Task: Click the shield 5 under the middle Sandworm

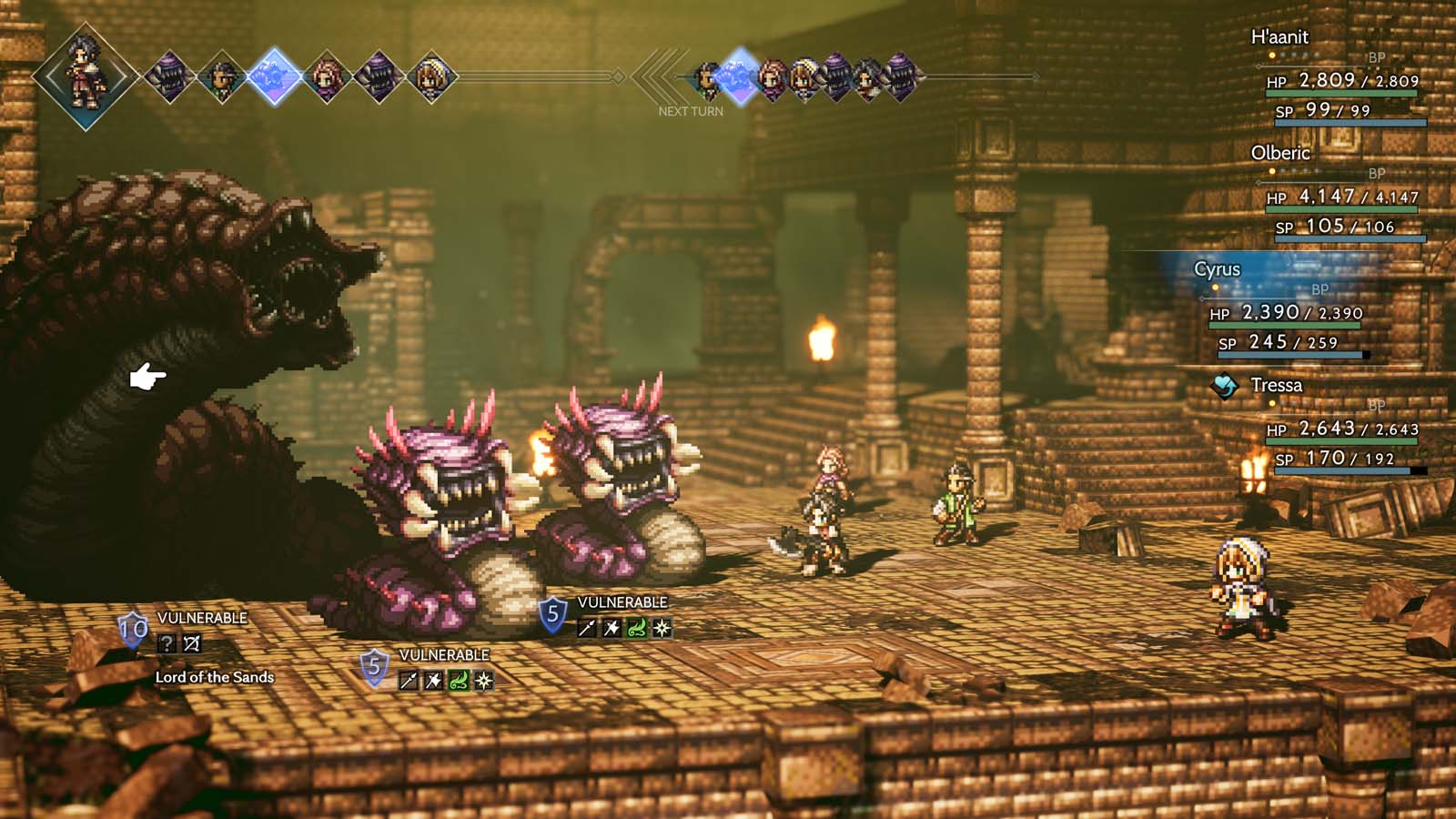Action: [x=375, y=665]
